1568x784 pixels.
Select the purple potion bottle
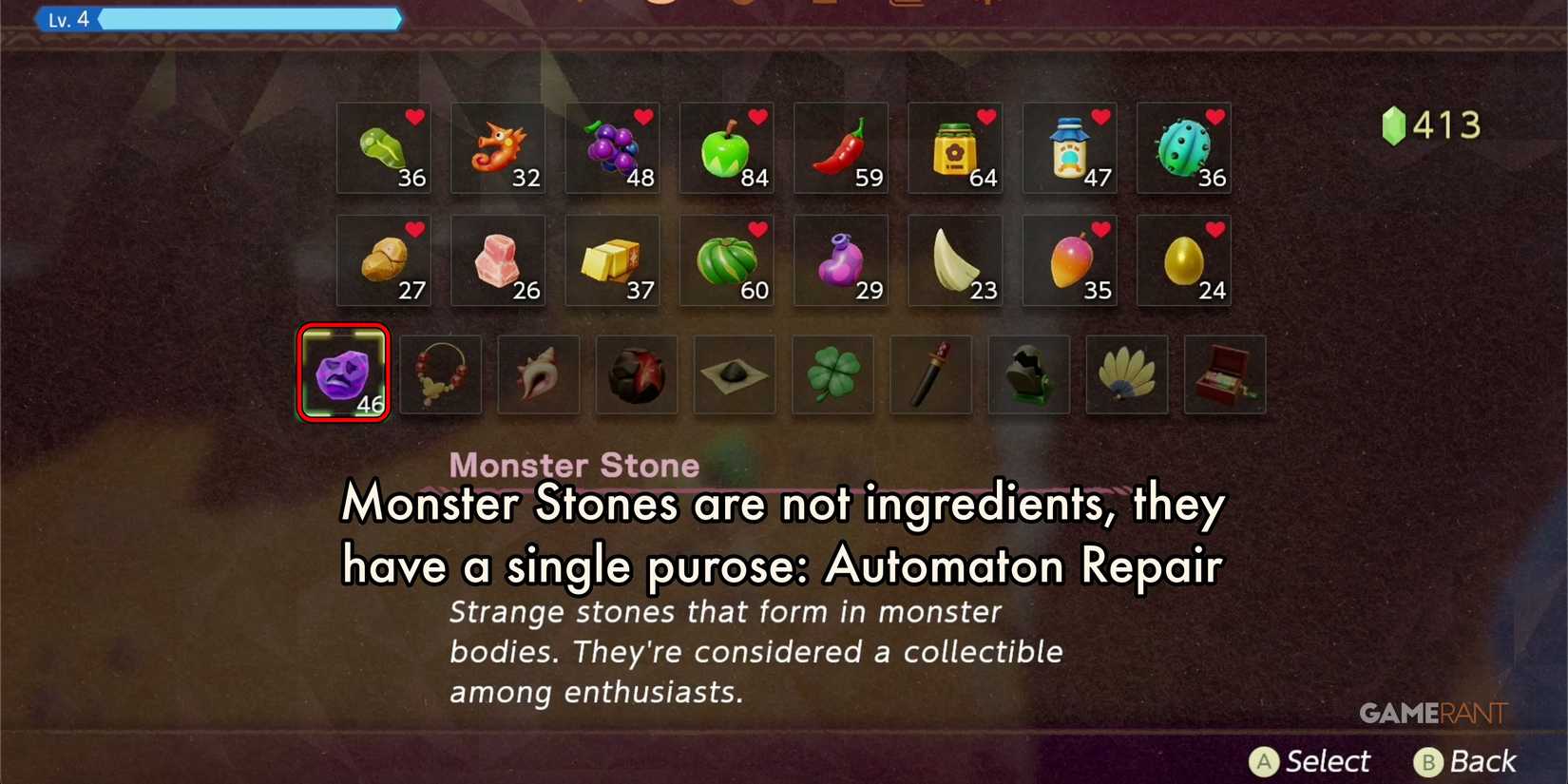841,260
